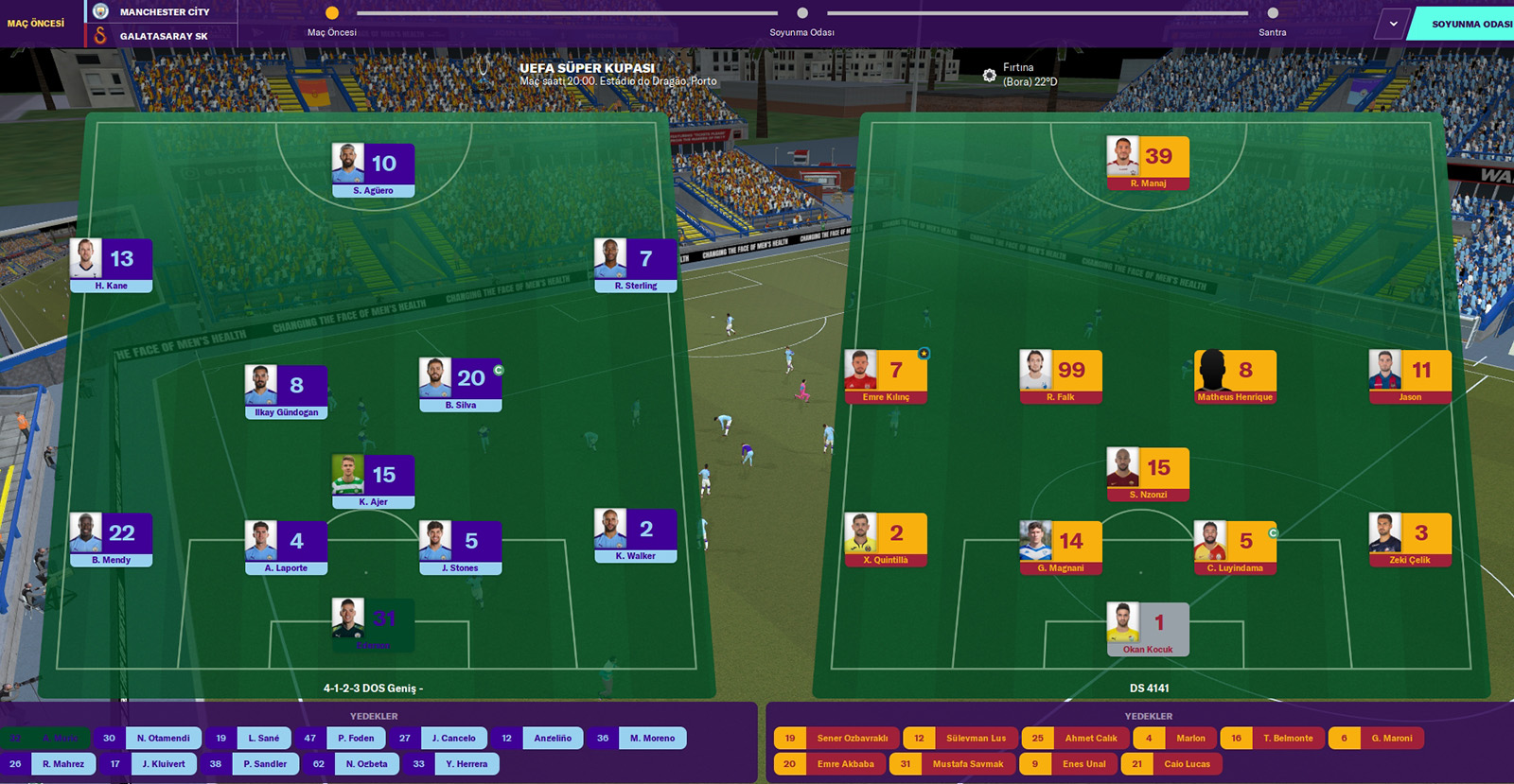The height and width of the screenshot is (784, 1514).
Task: Click Emre Kılınç's number 7 card
Action: [x=886, y=377]
